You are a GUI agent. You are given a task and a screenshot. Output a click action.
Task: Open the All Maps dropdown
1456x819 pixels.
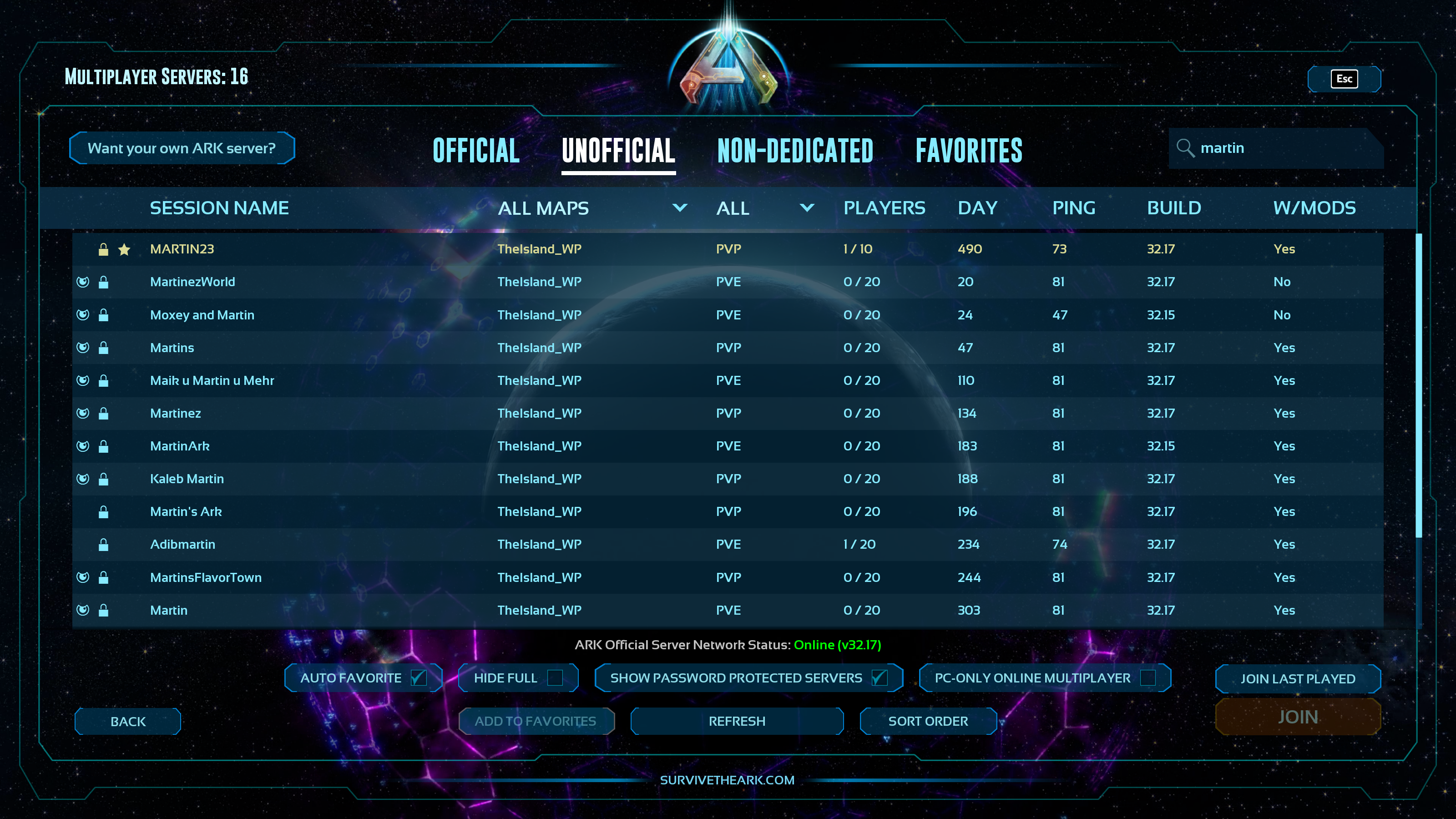pos(592,208)
